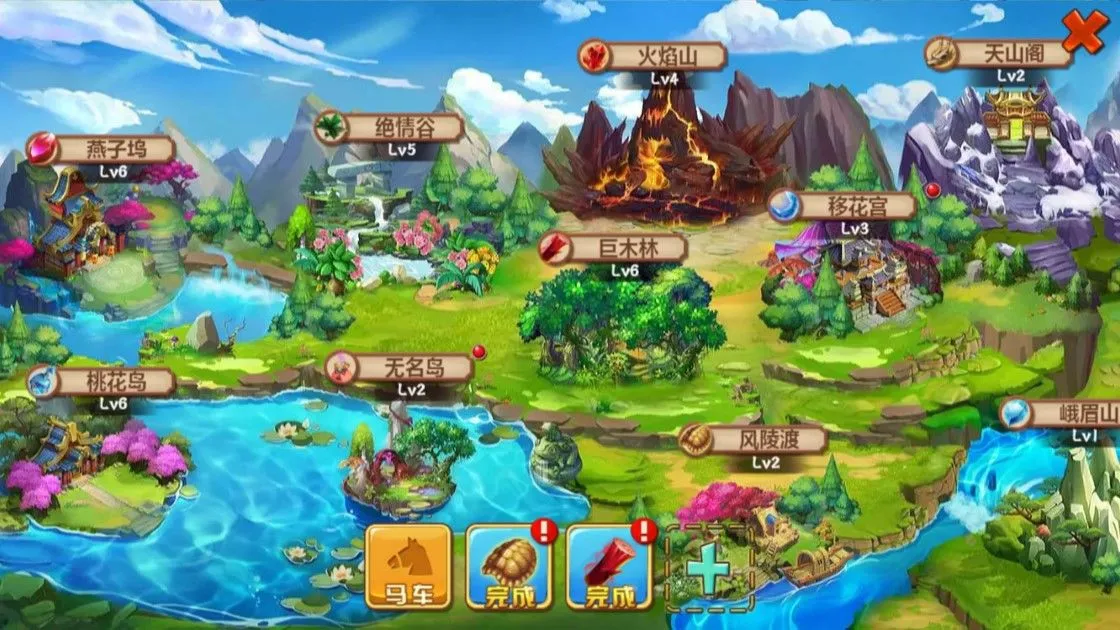
Task: Select the 火焰山 location label
Action: [x=656, y=56]
